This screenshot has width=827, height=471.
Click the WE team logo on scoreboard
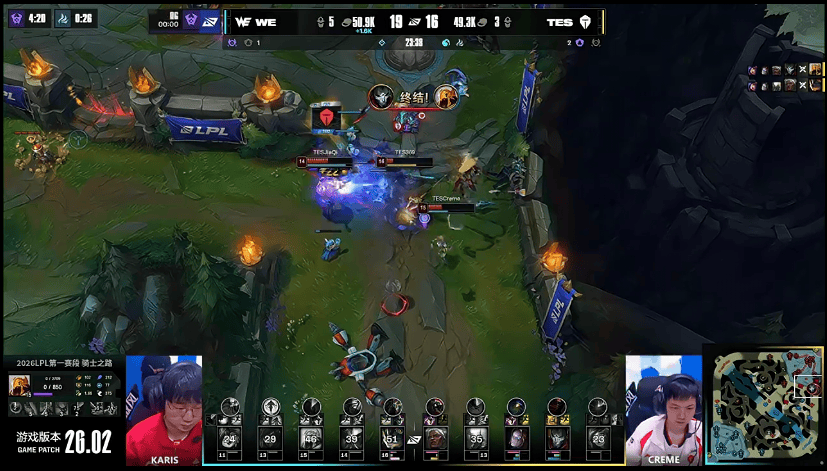243,22
